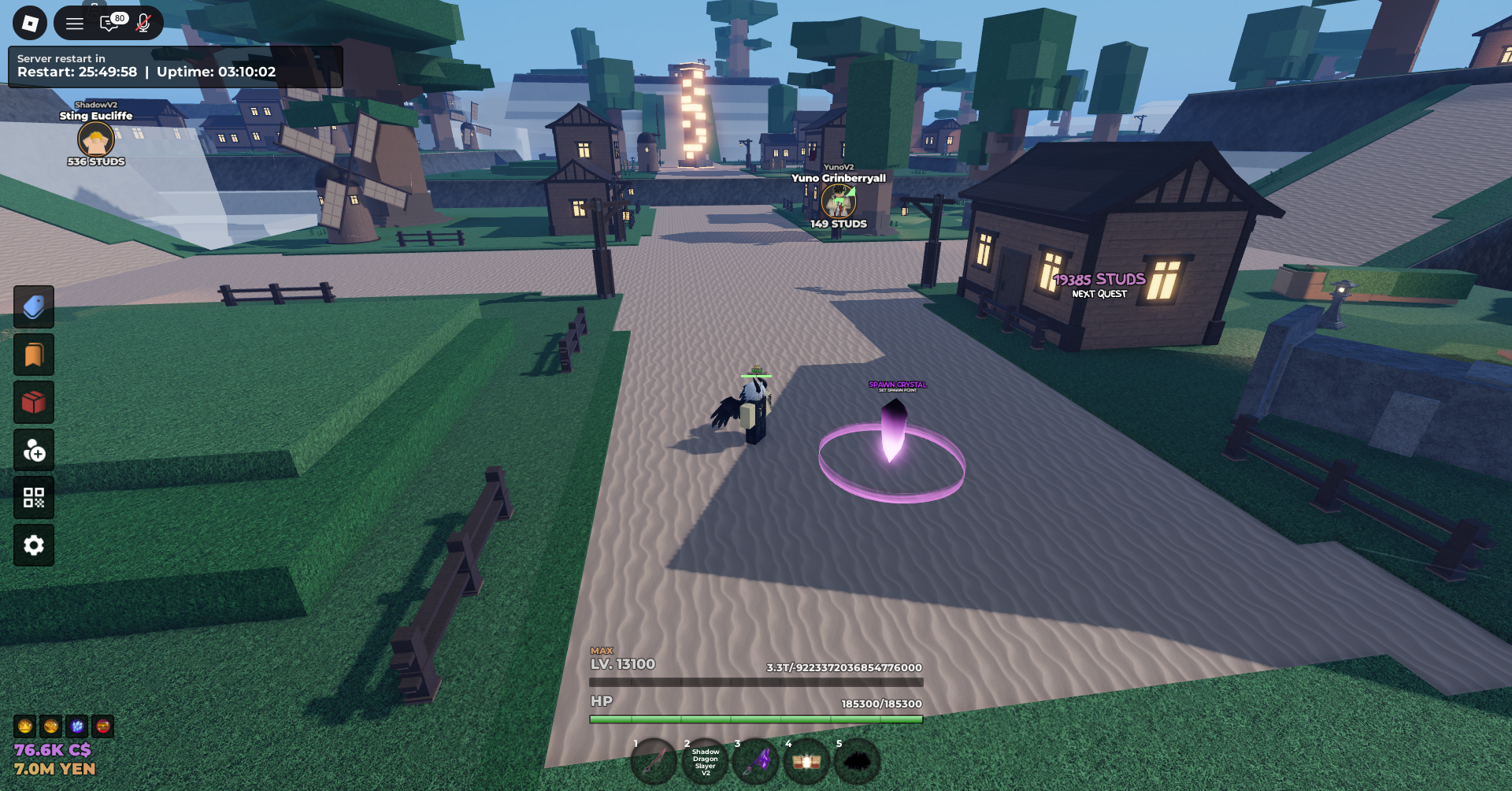Viewport: 1512px width, 791px height.
Task: Open the Roblox logo menu
Action: click(x=29, y=22)
